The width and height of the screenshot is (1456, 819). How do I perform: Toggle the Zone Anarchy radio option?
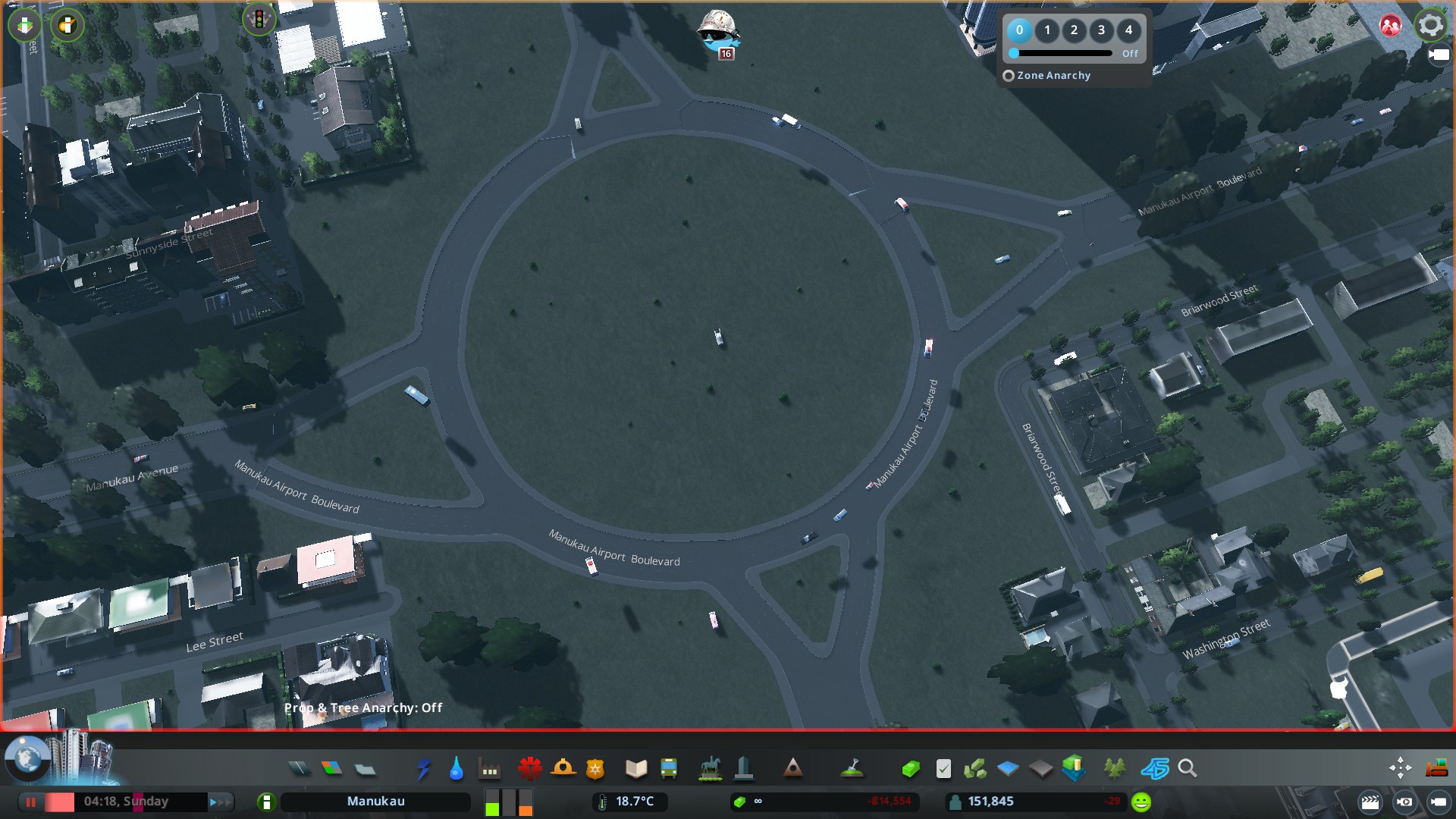[1009, 76]
